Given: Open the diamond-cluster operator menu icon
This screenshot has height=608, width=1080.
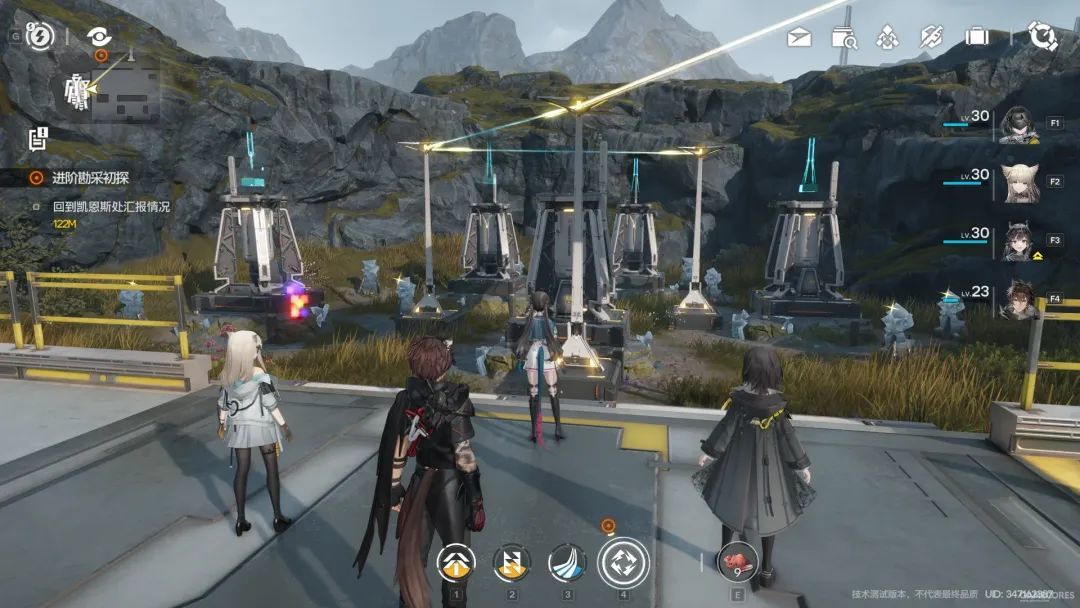Looking at the screenshot, I should (x=887, y=38).
